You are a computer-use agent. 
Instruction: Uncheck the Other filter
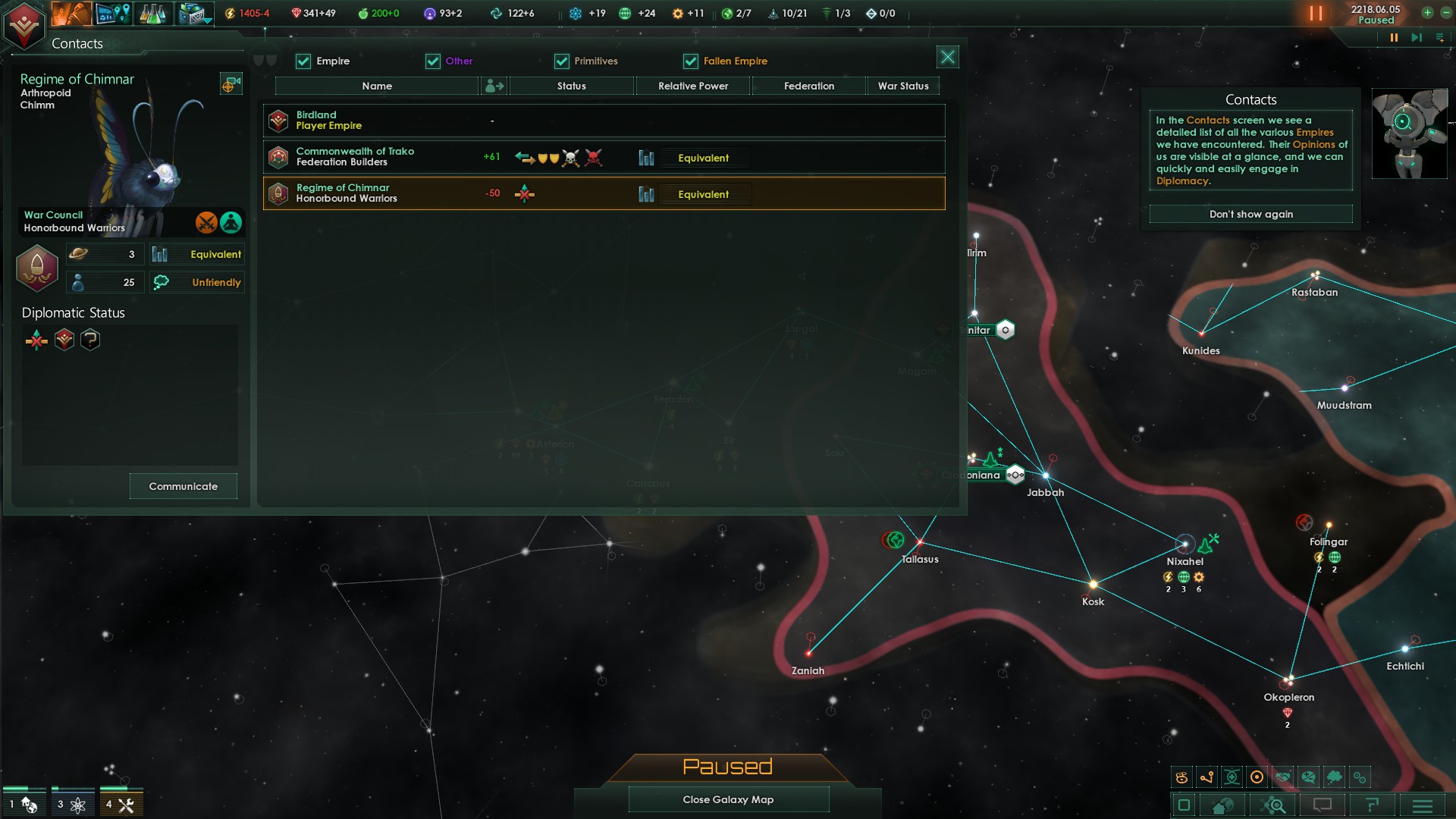[x=433, y=61]
